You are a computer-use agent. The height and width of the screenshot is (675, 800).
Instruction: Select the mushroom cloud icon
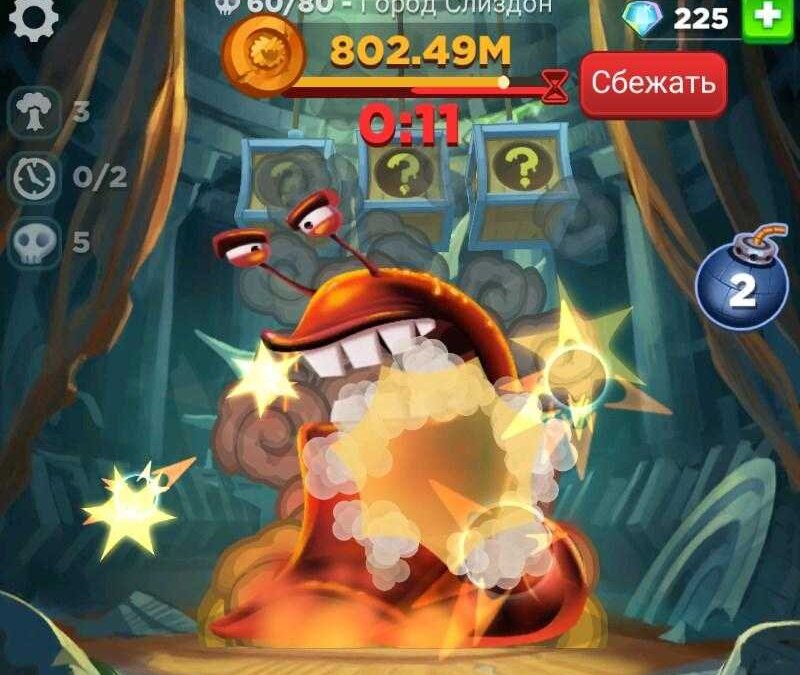tap(35, 113)
